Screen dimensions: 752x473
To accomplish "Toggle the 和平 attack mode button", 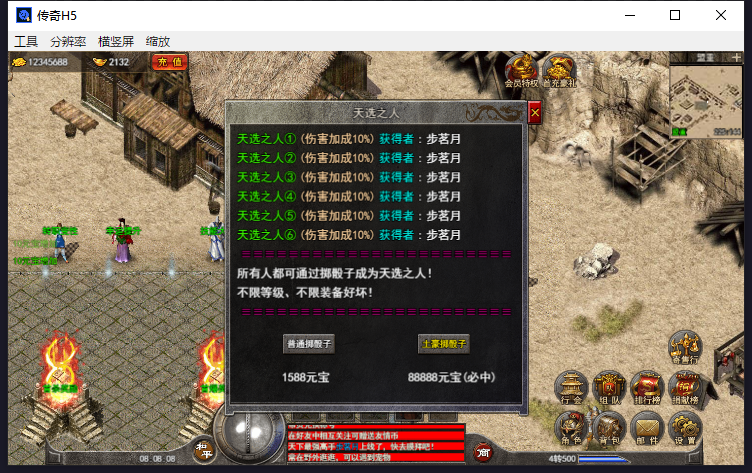I will pos(201,450).
